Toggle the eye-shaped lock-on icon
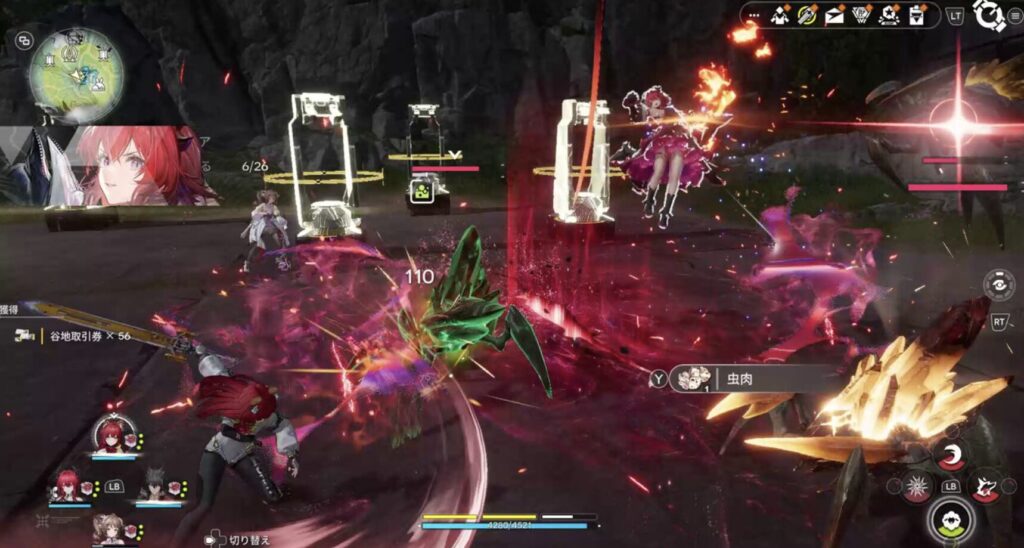This screenshot has width=1024, height=548. [x=999, y=285]
